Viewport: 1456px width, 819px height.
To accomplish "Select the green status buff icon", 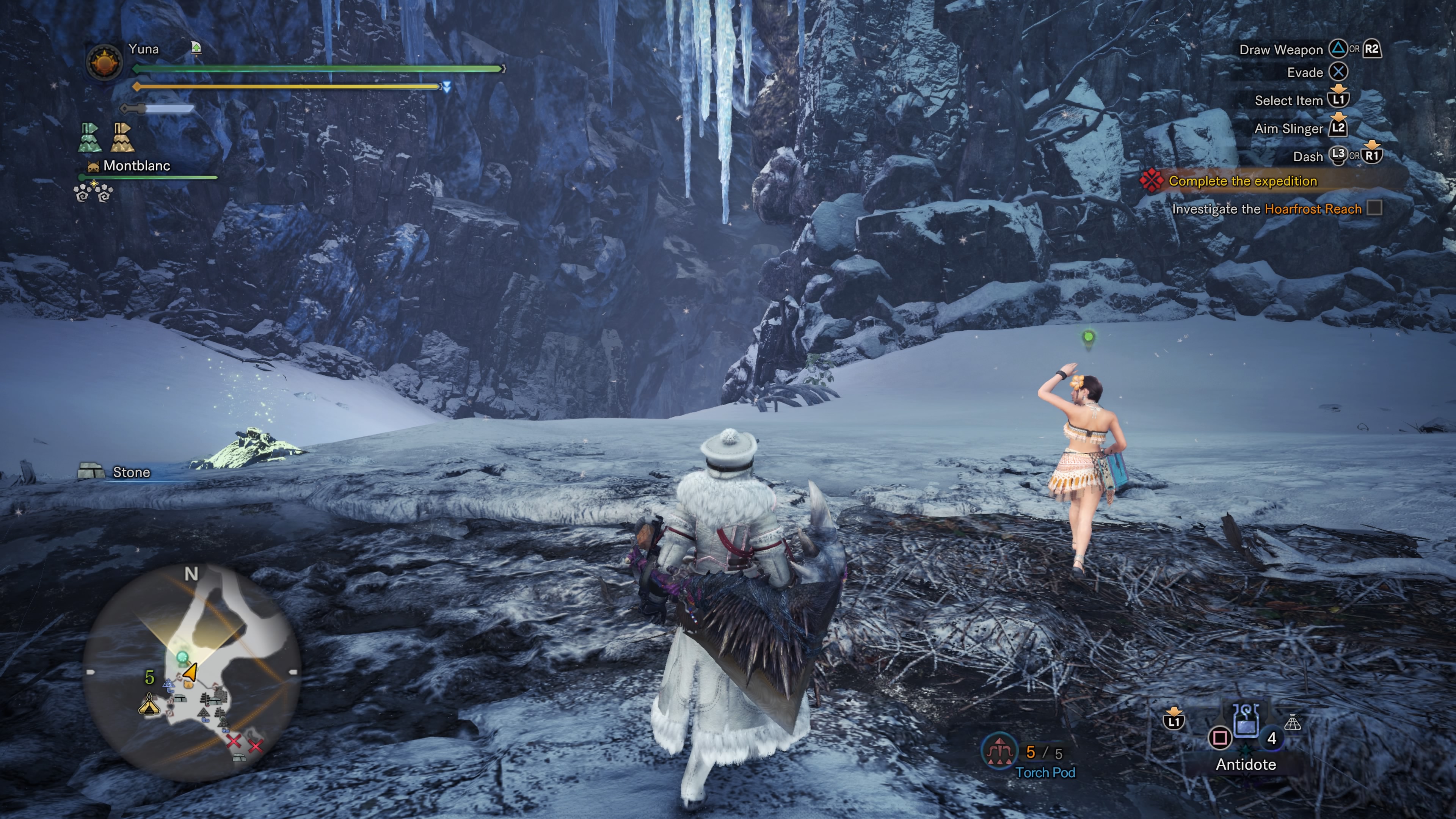I will 89,137.
